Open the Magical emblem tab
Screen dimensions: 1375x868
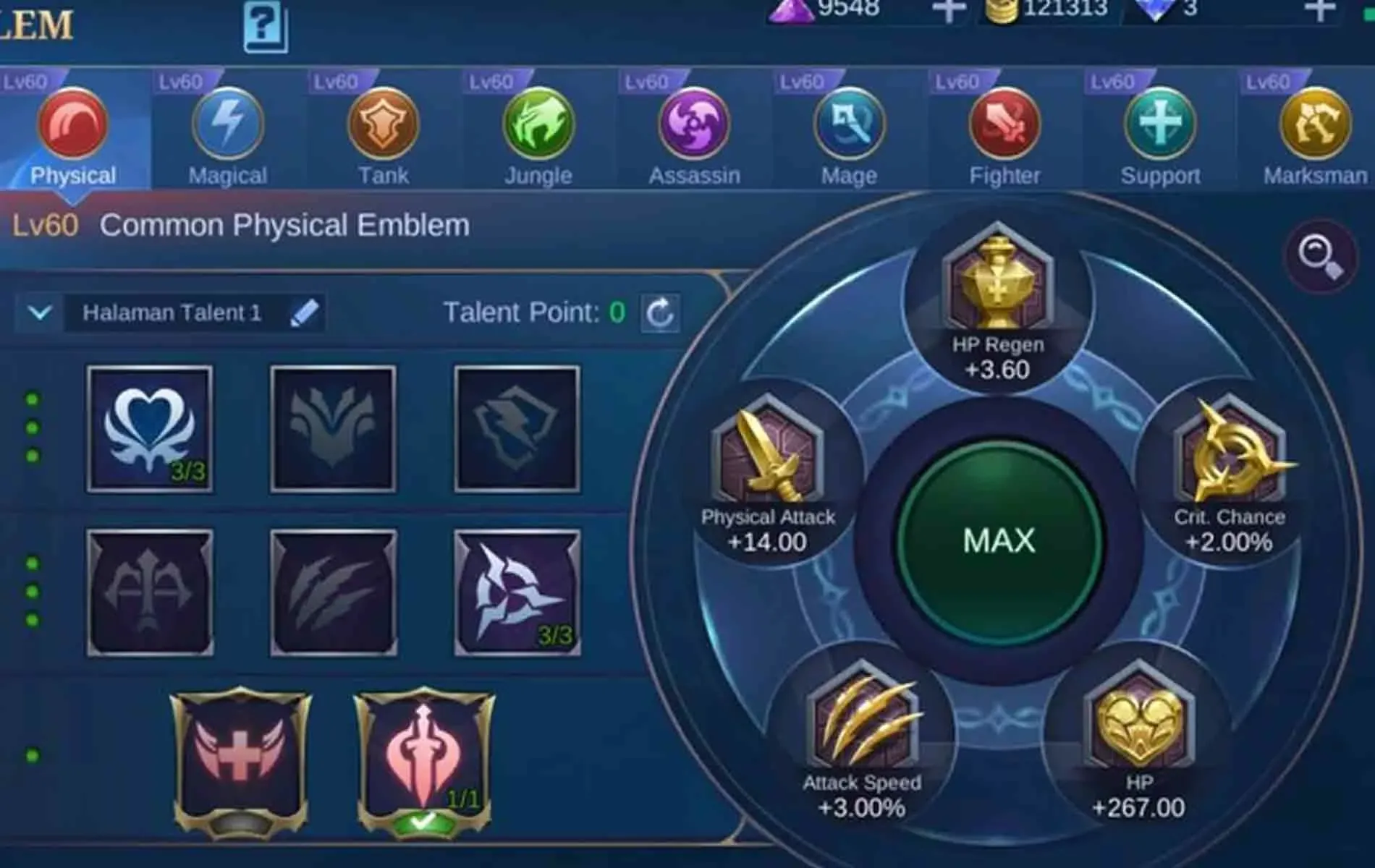[x=227, y=125]
